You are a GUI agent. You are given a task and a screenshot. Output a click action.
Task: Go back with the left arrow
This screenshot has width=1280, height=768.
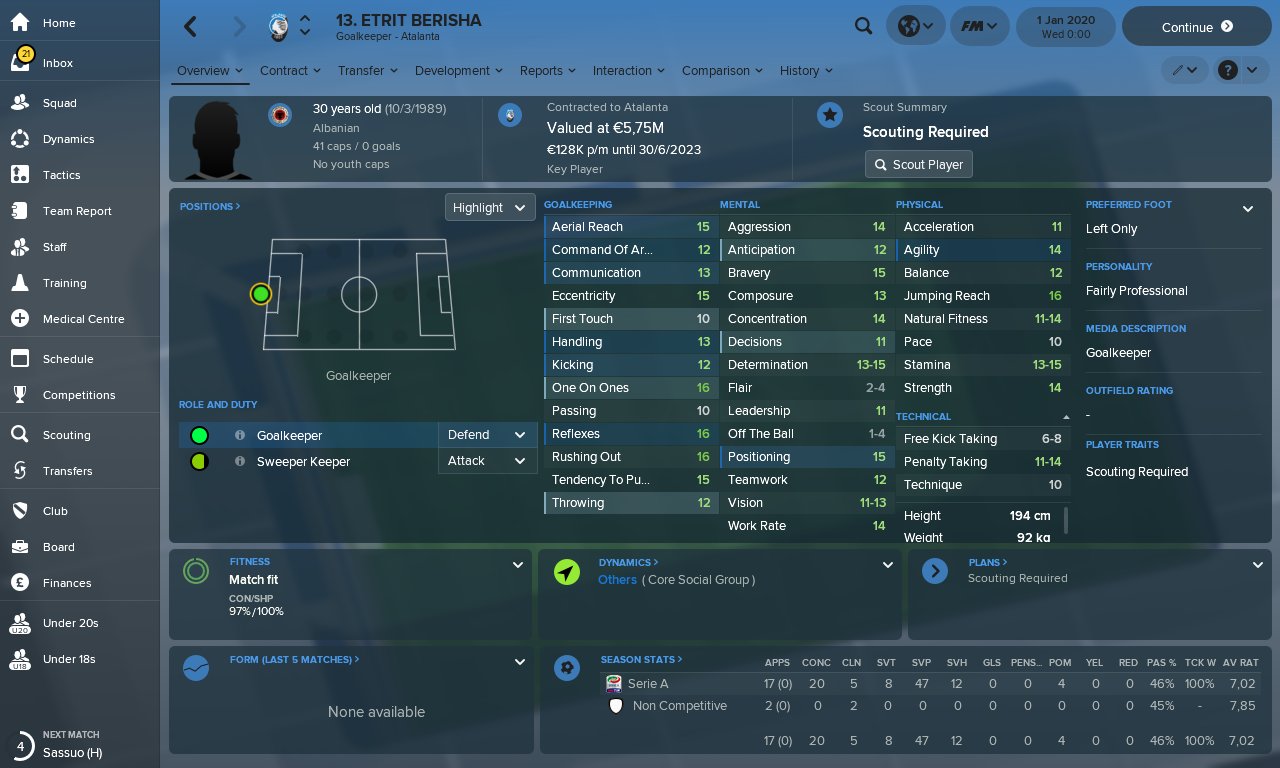coord(190,27)
